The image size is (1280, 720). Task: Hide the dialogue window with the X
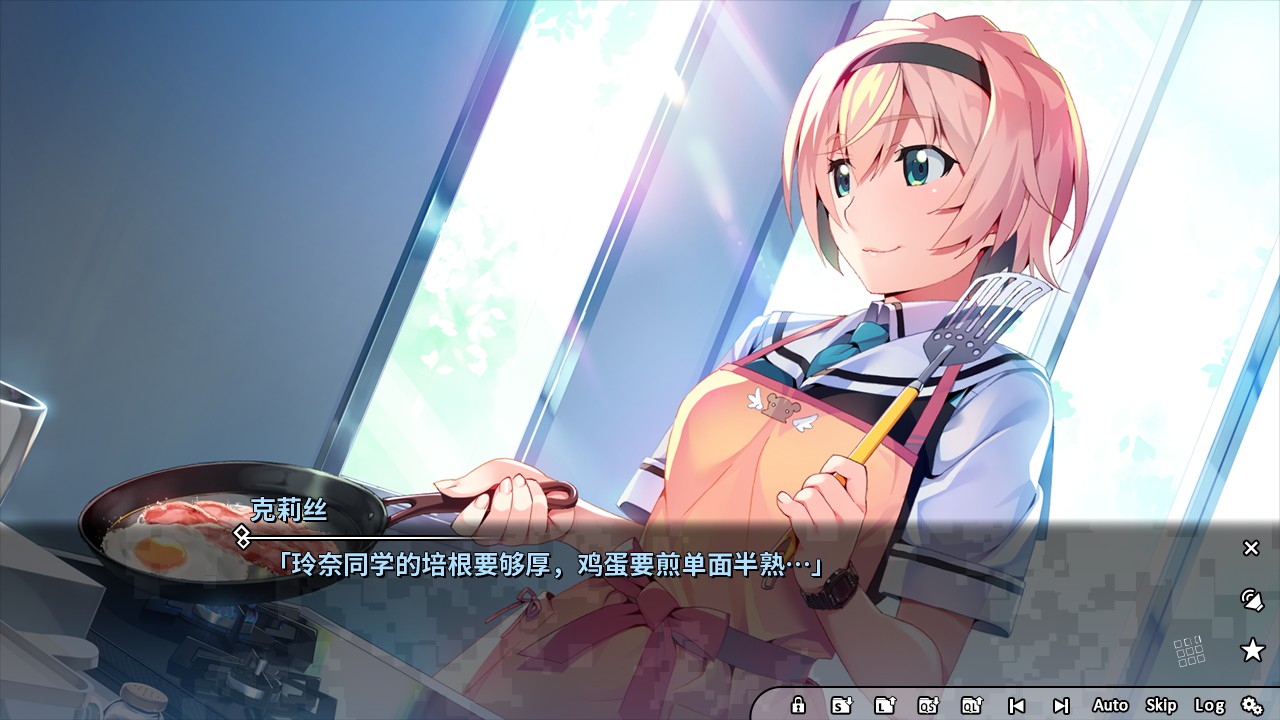1250,548
